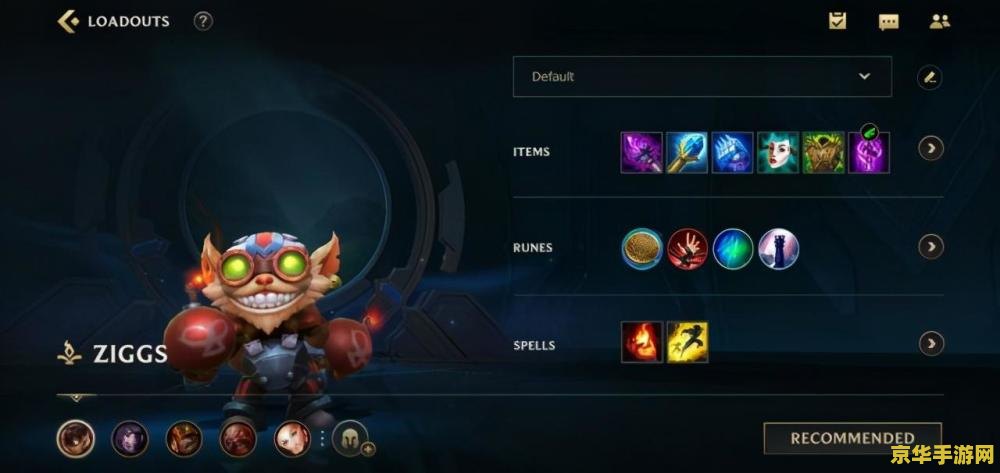This screenshot has width=1000, height=473.
Task: Open the question mark help button
Action: (203, 21)
